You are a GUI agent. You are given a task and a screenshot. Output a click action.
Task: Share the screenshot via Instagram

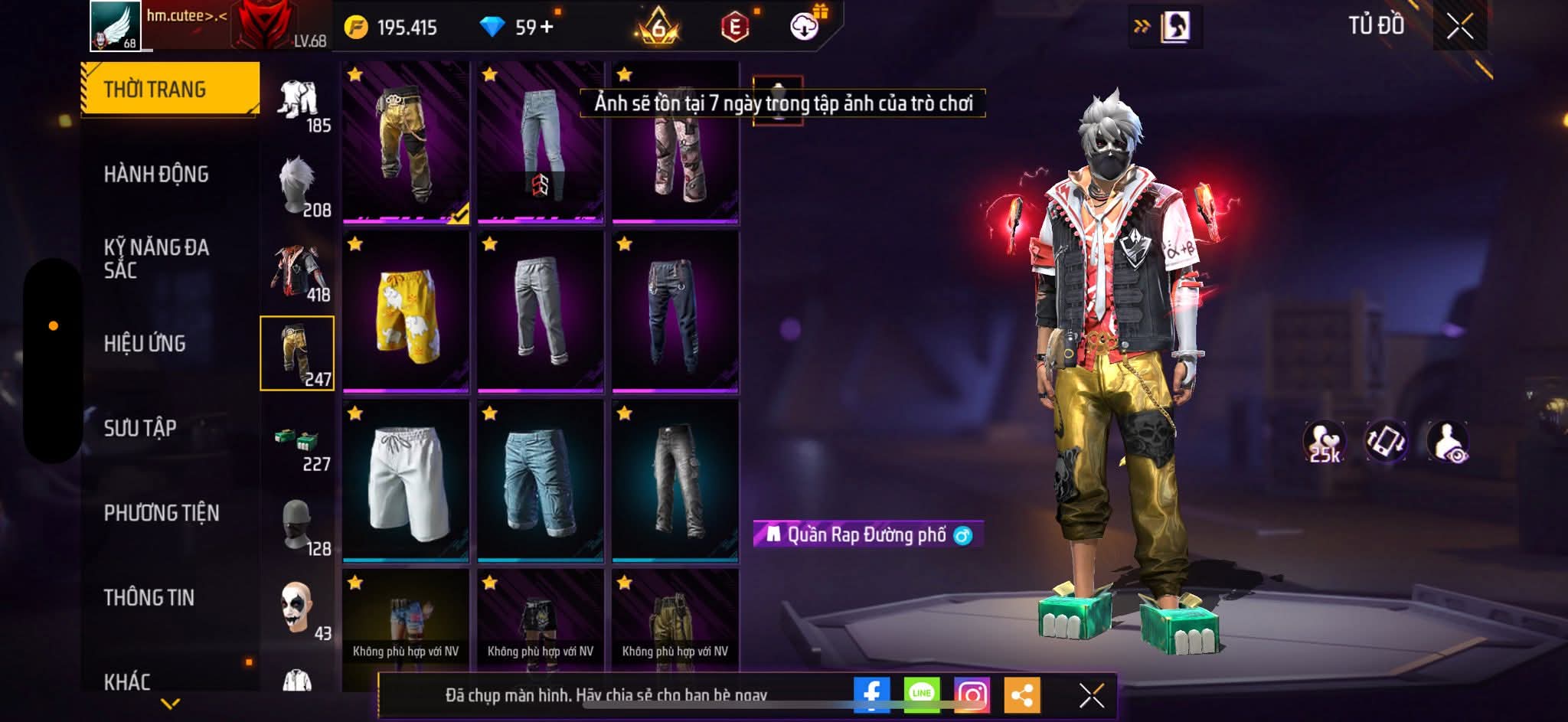pos(972,695)
